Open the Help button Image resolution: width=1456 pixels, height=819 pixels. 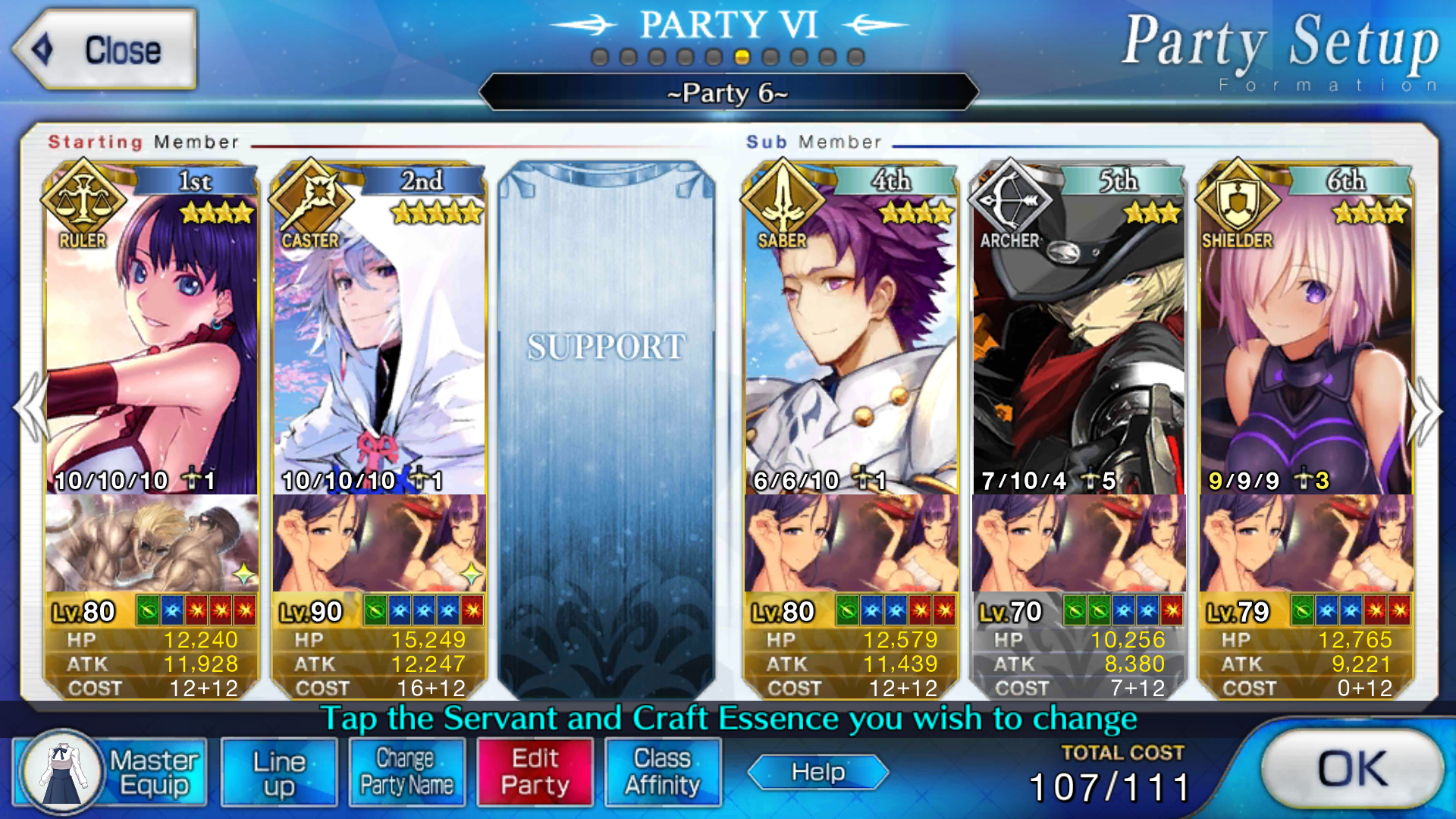tap(817, 772)
